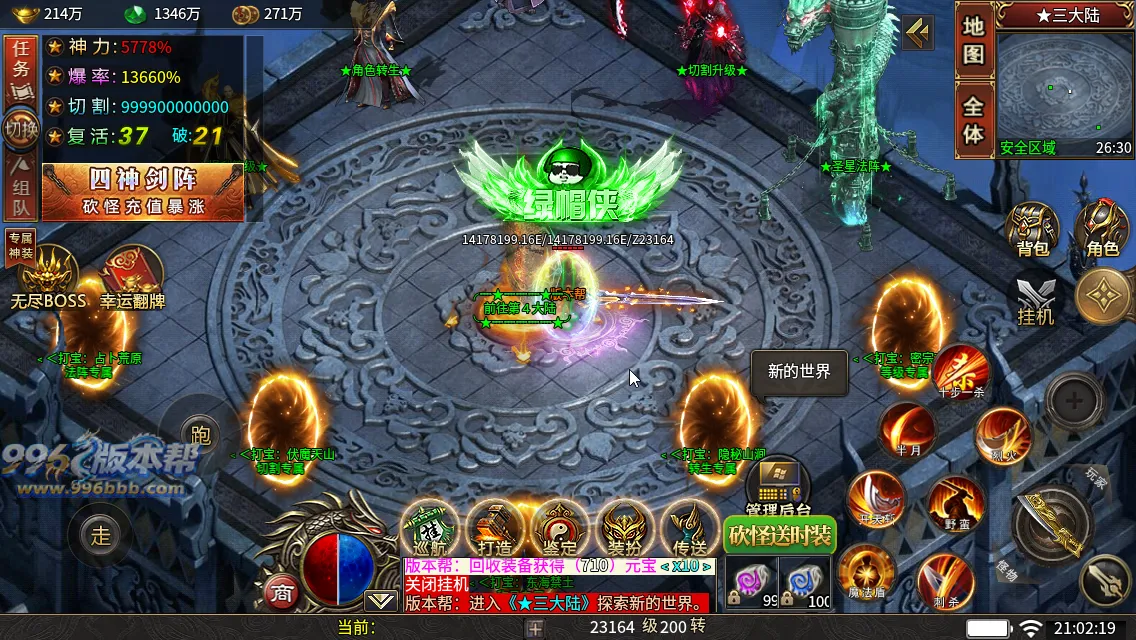The image size is (1136, 640).
Task: Toggle 挂机 auto-battle mode
Action: [x=1035, y=300]
